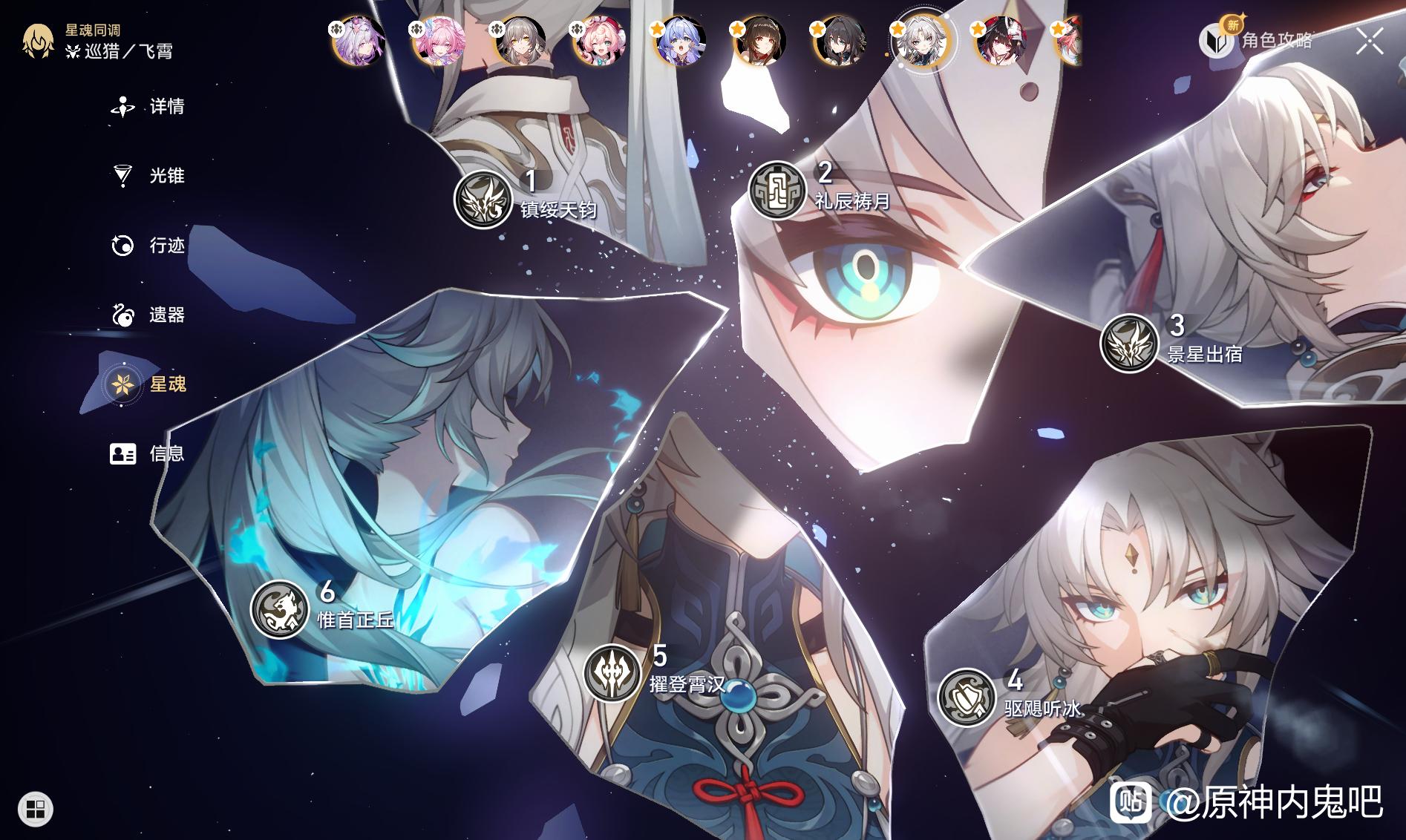The image size is (1406, 840).
Task: Click eidolon 6 惟首正丘
Action: 279,609
